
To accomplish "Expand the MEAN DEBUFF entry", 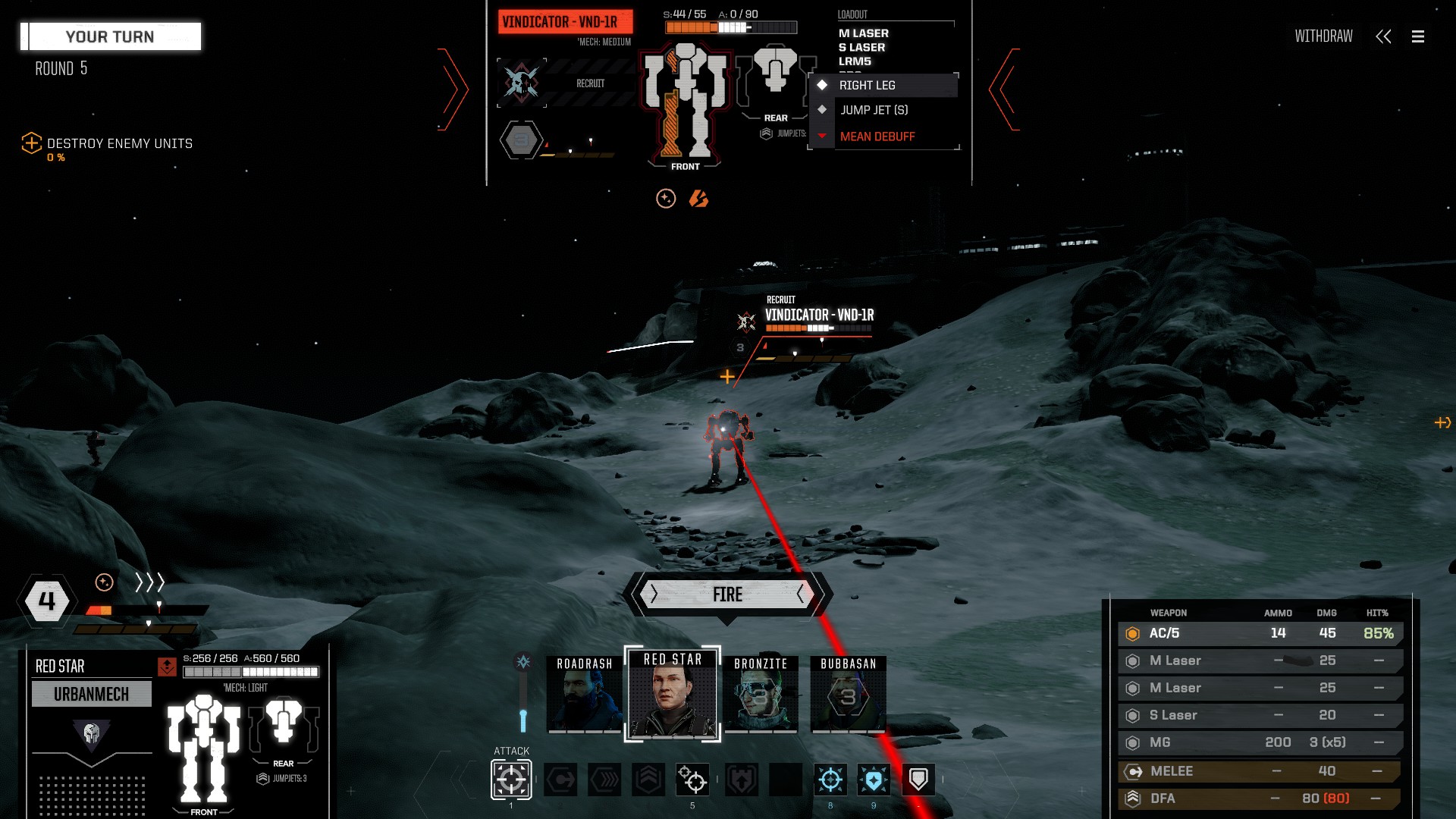I will pyautogui.click(x=876, y=136).
